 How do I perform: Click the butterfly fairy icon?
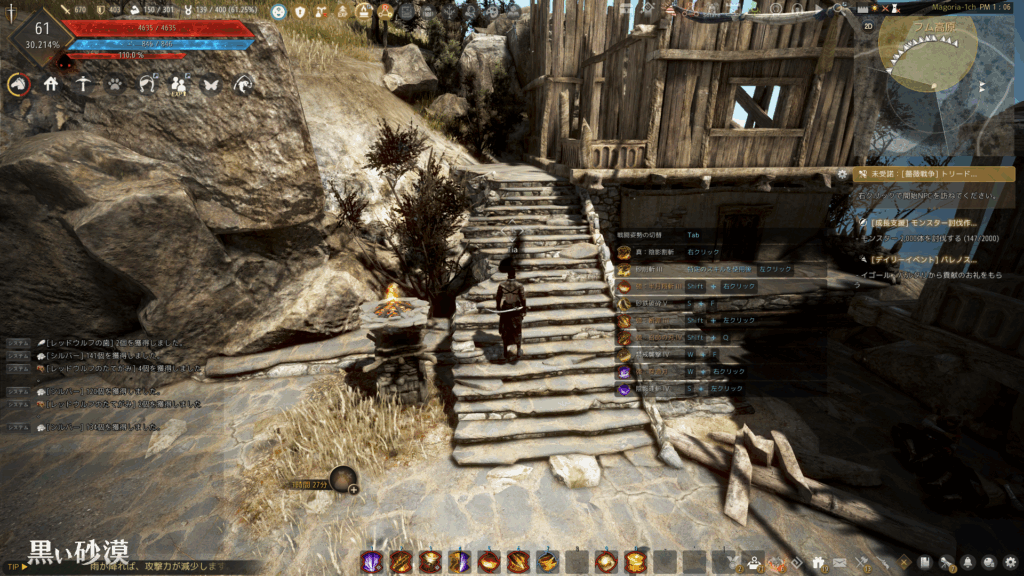click(211, 85)
